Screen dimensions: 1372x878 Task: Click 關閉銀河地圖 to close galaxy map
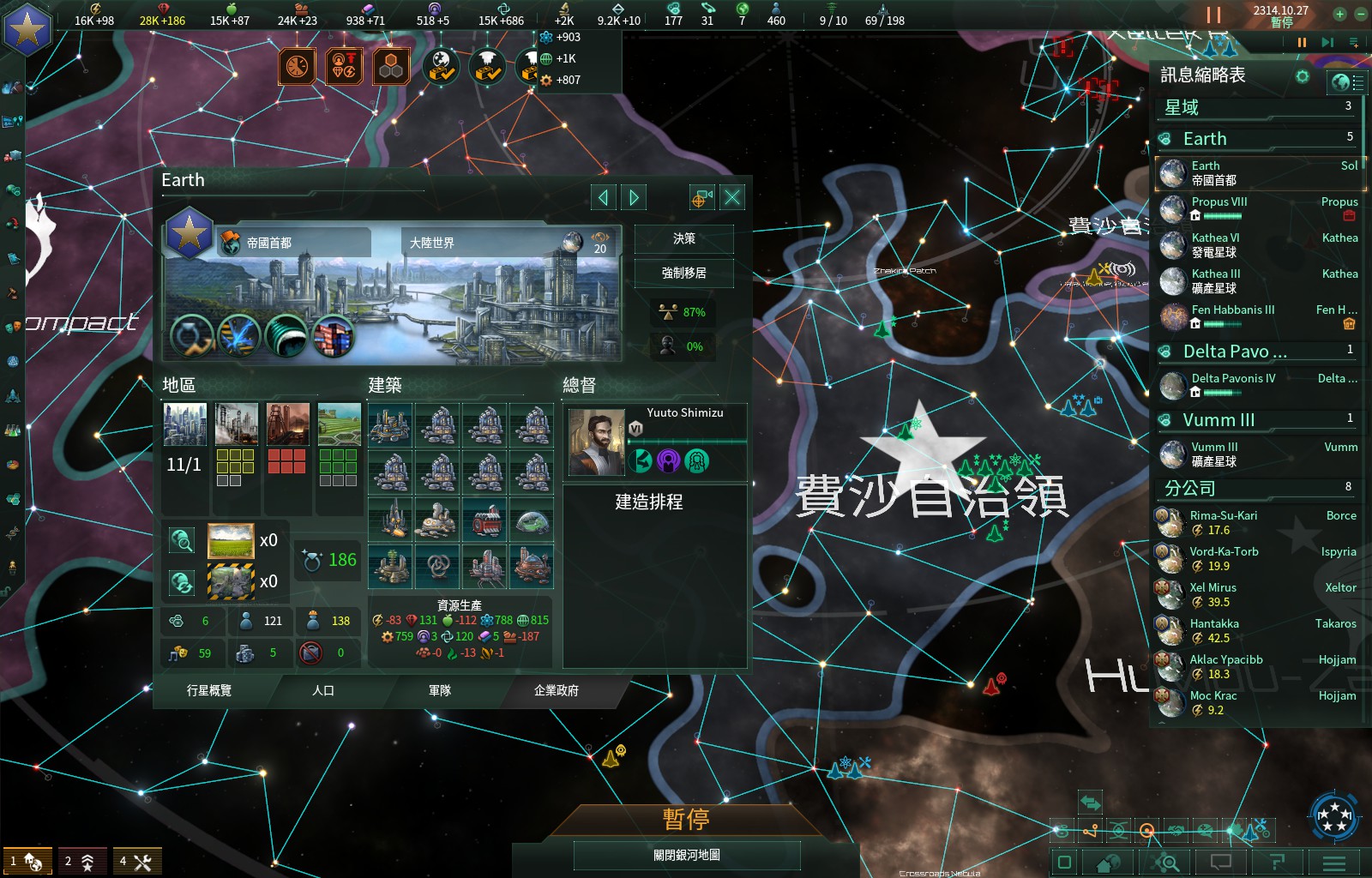(x=686, y=855)
